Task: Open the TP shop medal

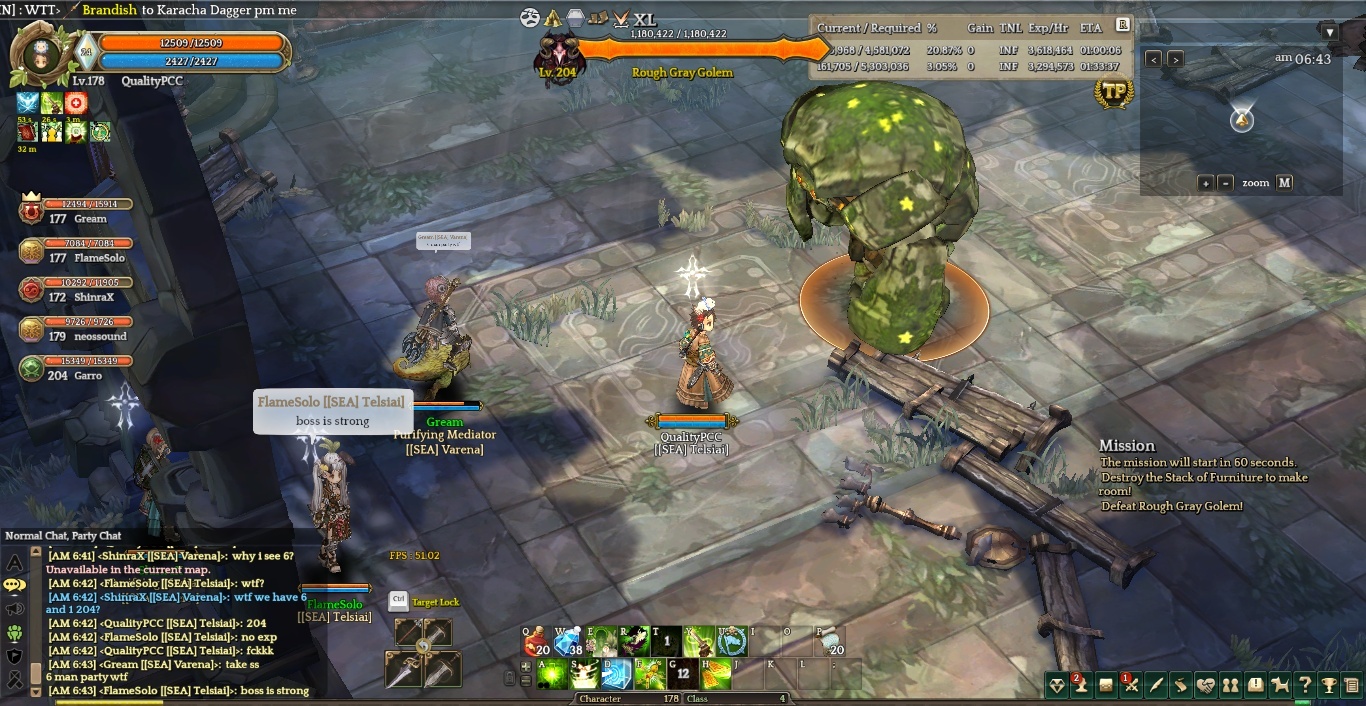Action: (1113, 93)
